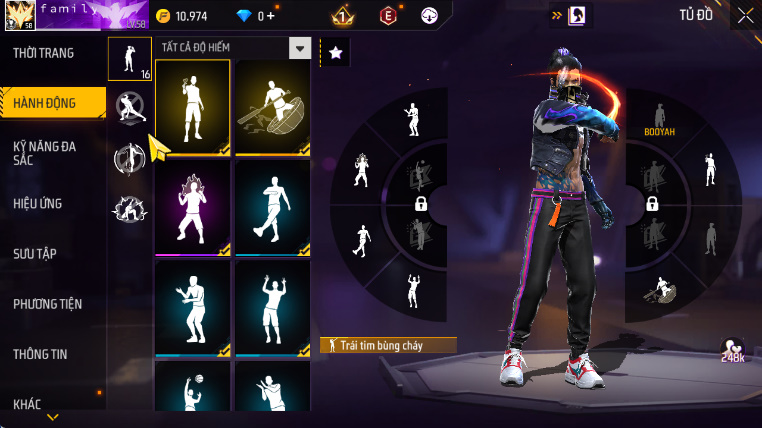Choose the purple flaming emote tile

193,207
